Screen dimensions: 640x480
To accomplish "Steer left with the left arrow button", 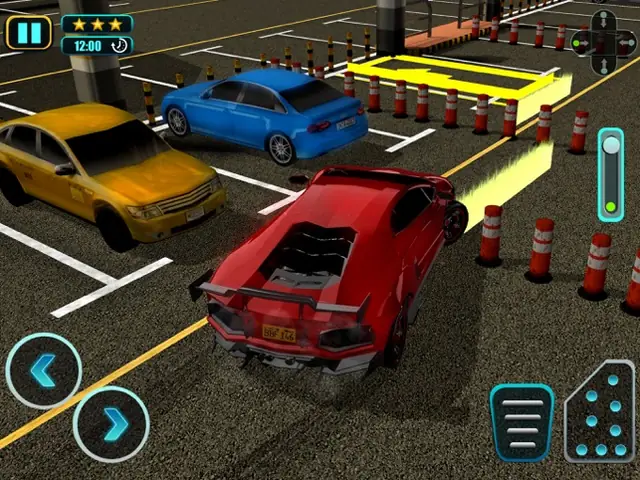I will [43, 371].
